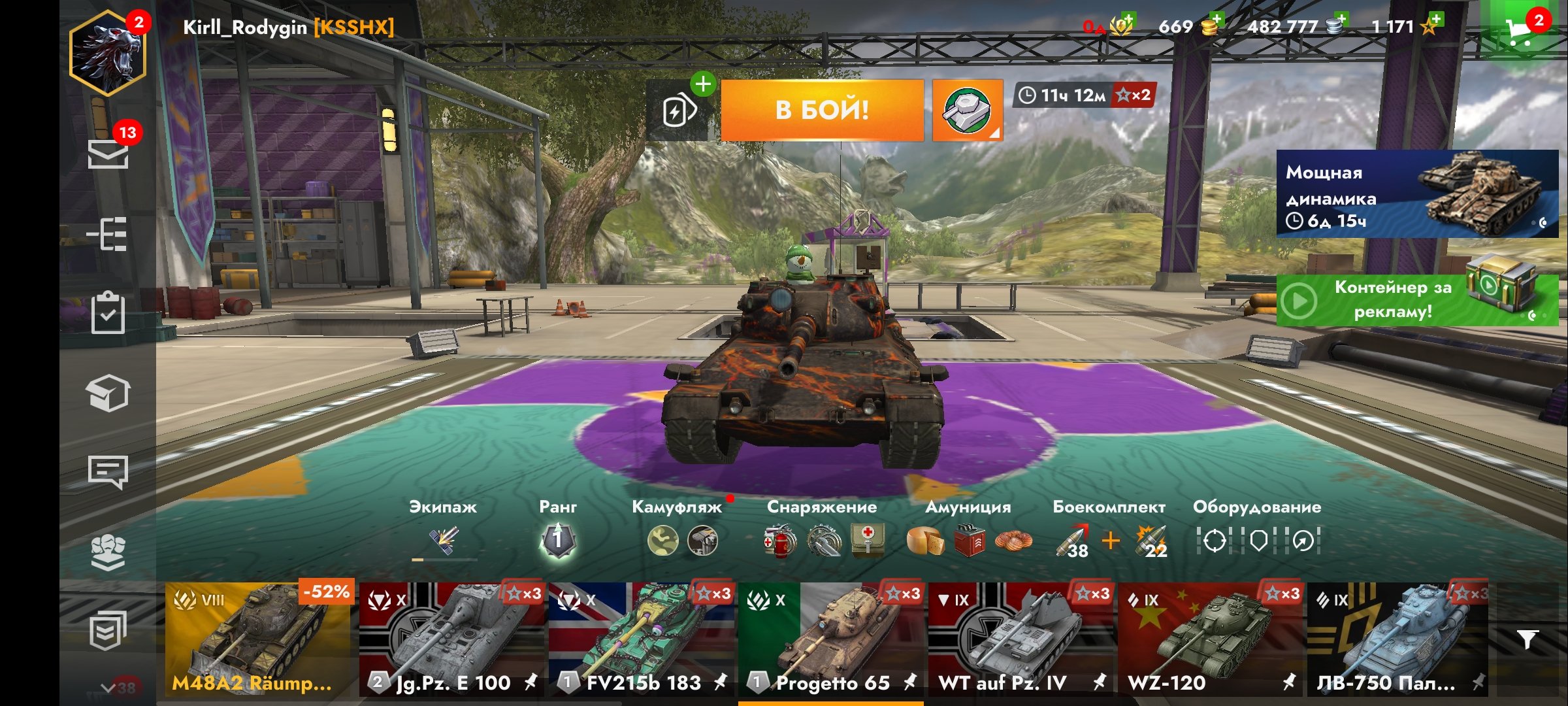Image resolution: width=1568 pixels, height=706 pixels.
Task: Choose the FV215b 183 tank card
Action: tap(642, 639)
